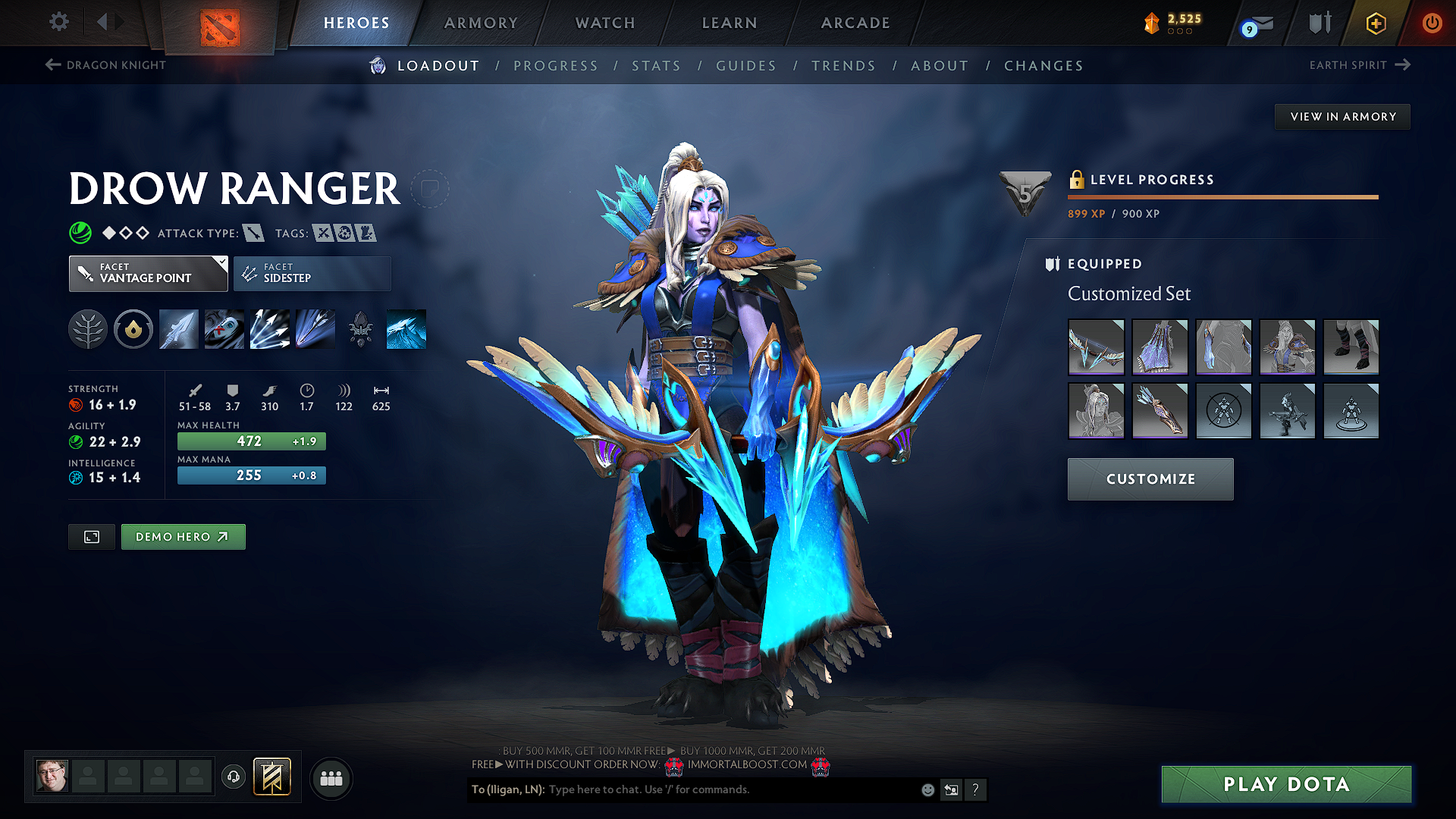Open the GUIDES section
Image resolution: width=1456 pixels, height=819 pixels.
point(745,65)
